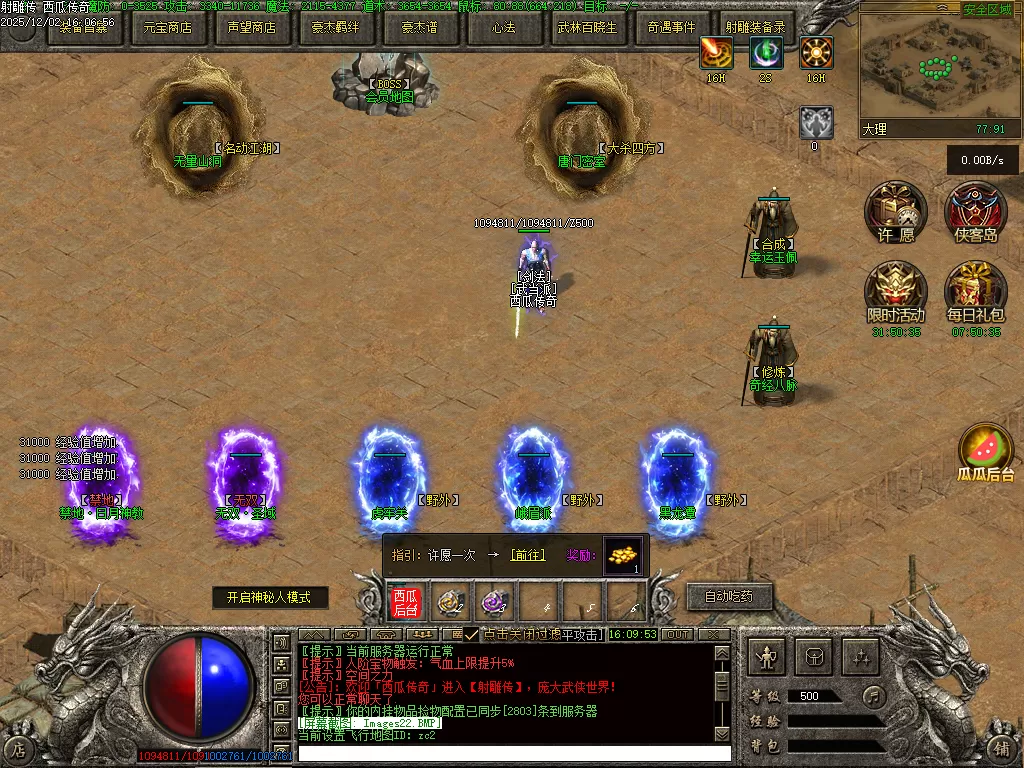
Task: Open the 武林百晓生 menu
Action: coord(587,28)
